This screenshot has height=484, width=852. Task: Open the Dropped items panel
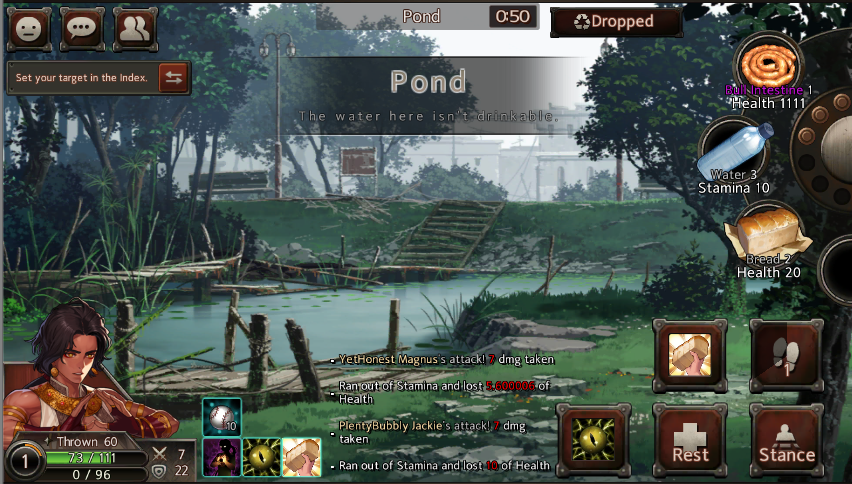(616, 21)
